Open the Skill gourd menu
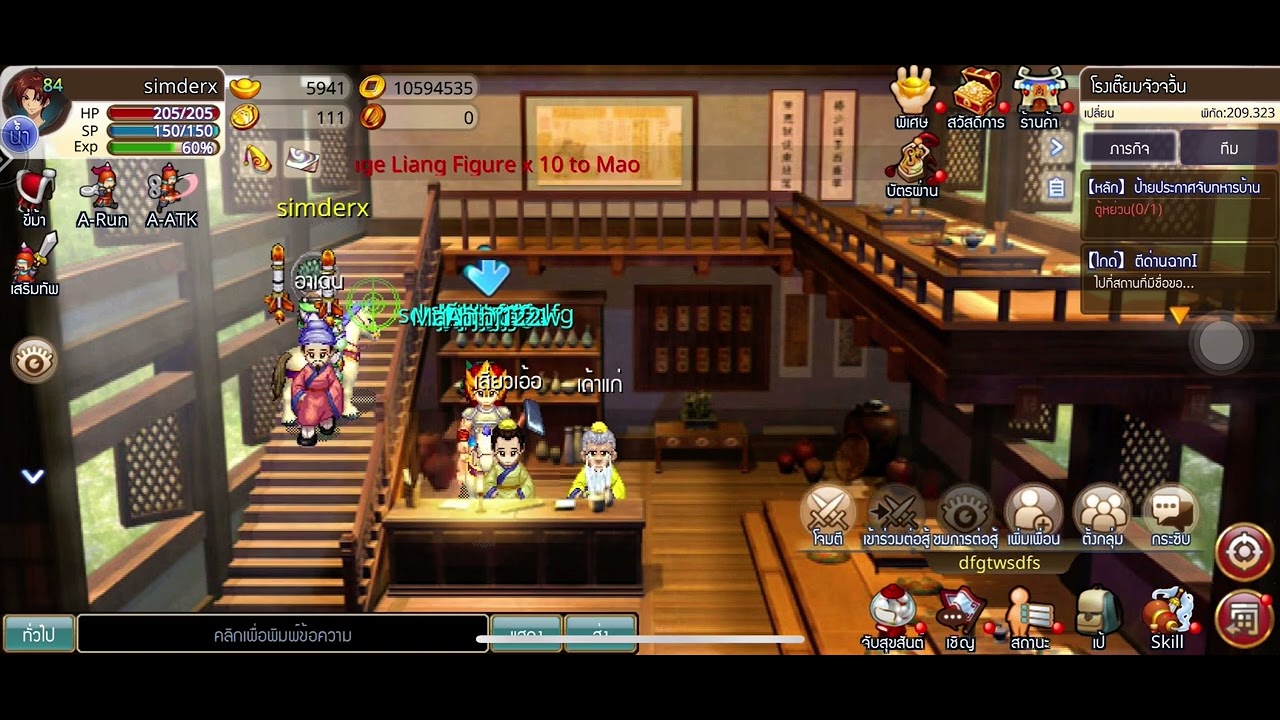This screenshot has height=720, width=1280. point(1167,615)
